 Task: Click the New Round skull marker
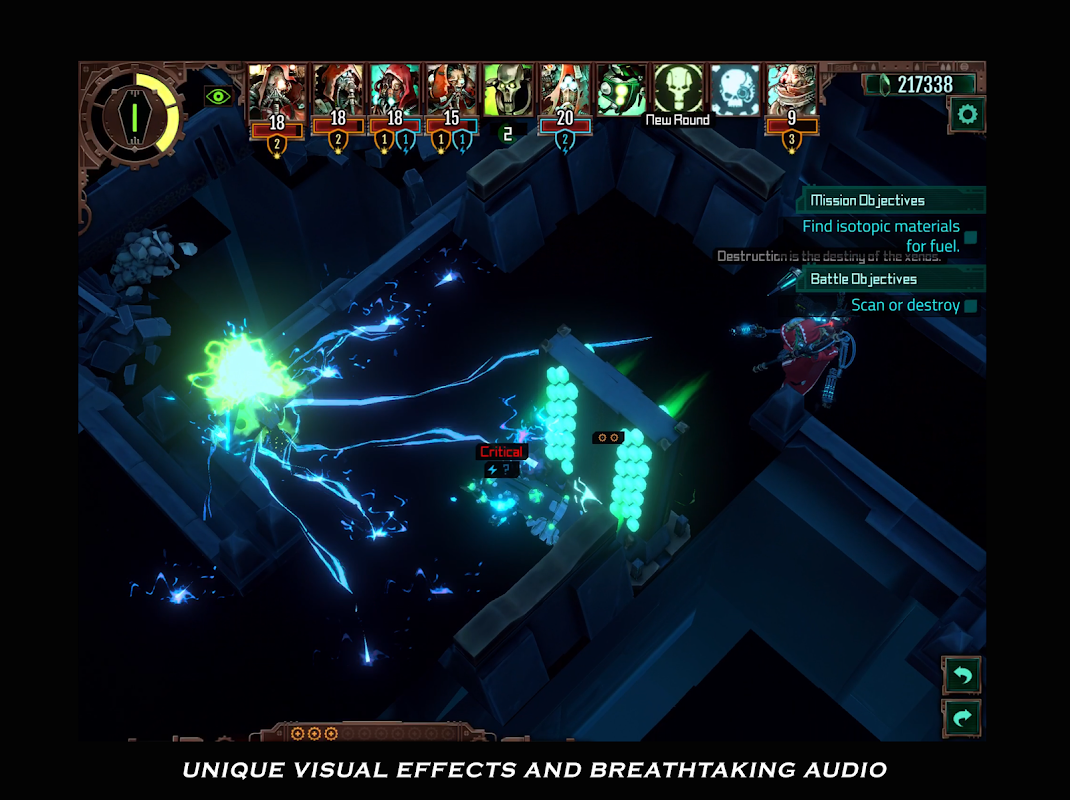point(678,90)
